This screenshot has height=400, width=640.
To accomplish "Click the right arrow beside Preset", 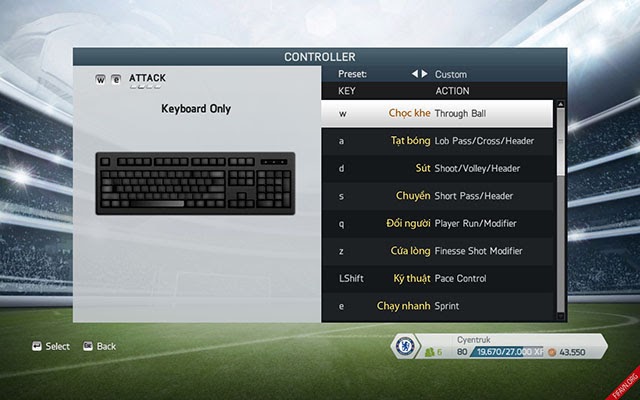I will 425,74.
